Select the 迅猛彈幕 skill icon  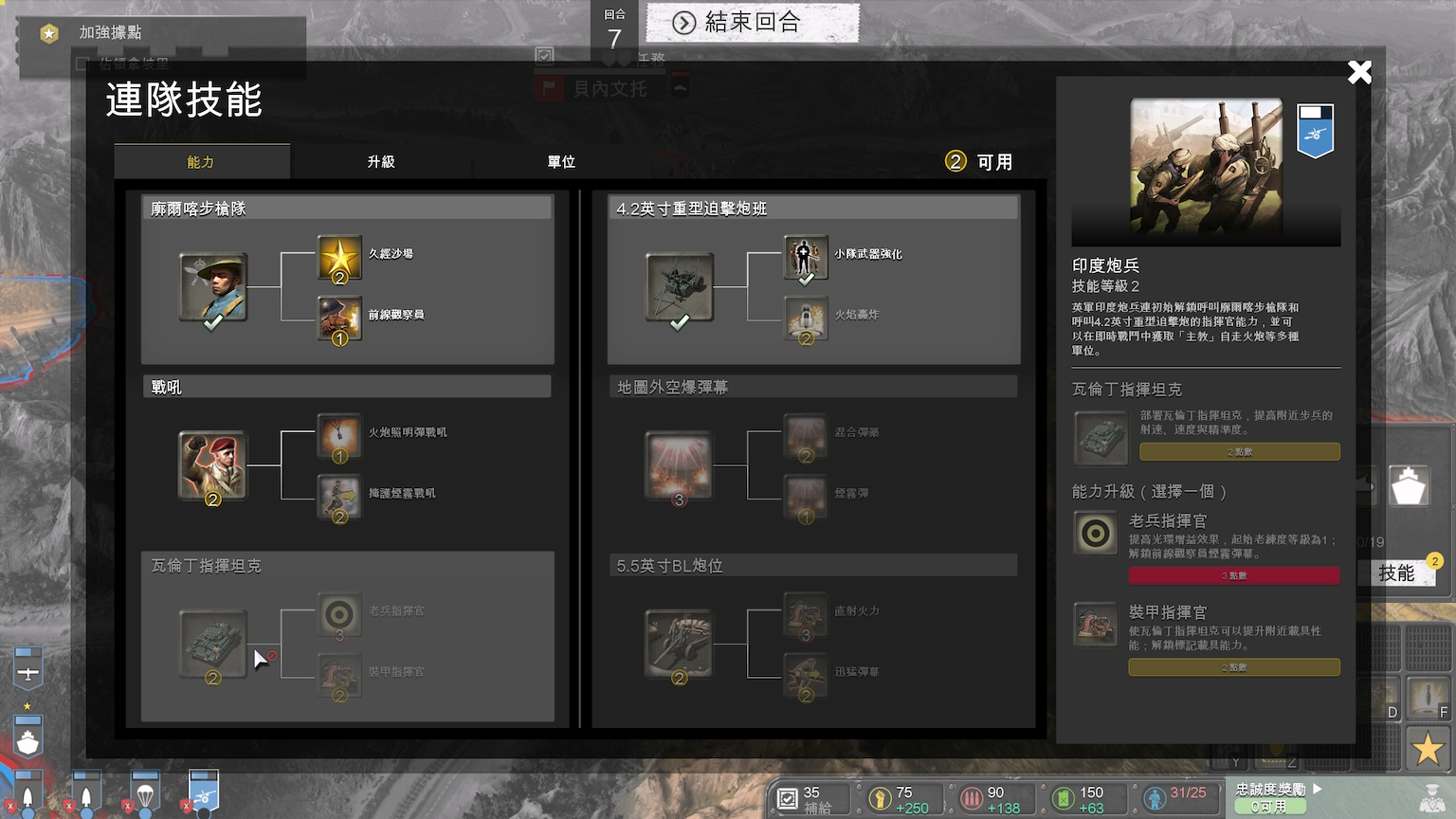(x=805, y=675)
